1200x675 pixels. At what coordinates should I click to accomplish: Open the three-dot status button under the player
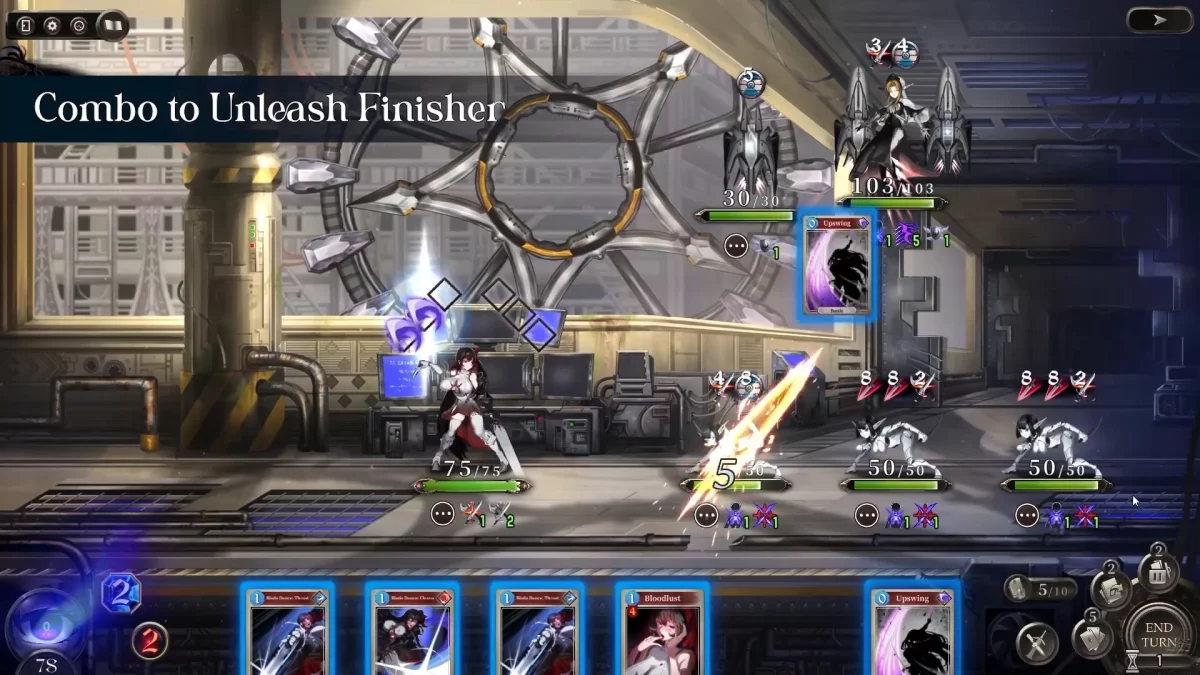443,514
